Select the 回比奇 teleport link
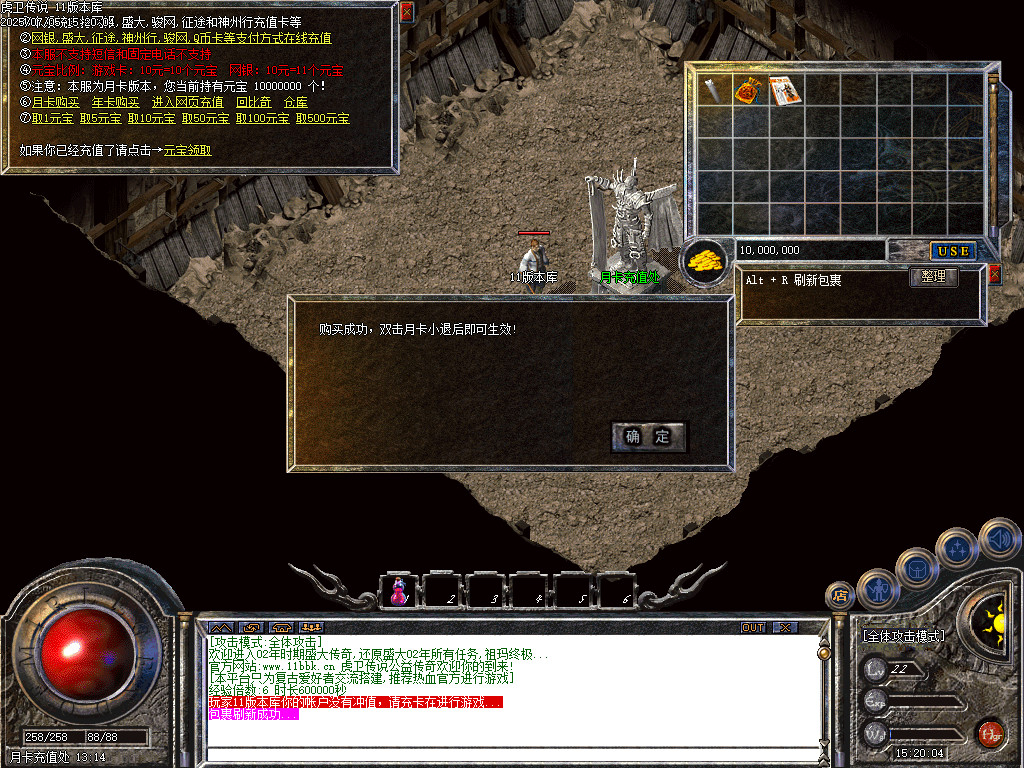The height and width of the screenshot is (768, 1024). point(253,102)
